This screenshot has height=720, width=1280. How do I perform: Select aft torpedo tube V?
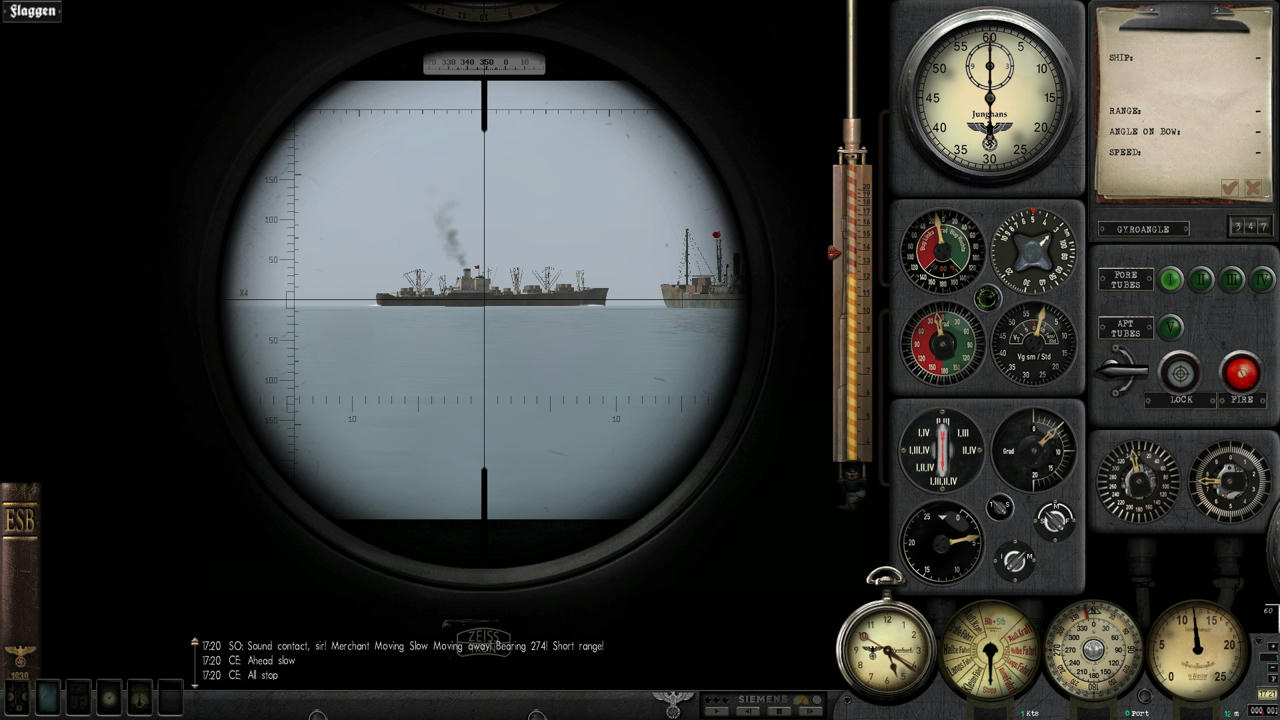[x=1170, y=327]
